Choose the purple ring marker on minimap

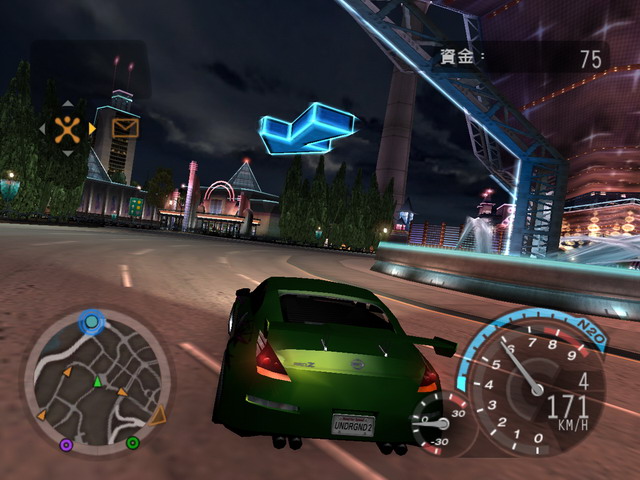[x=66, y=444]
